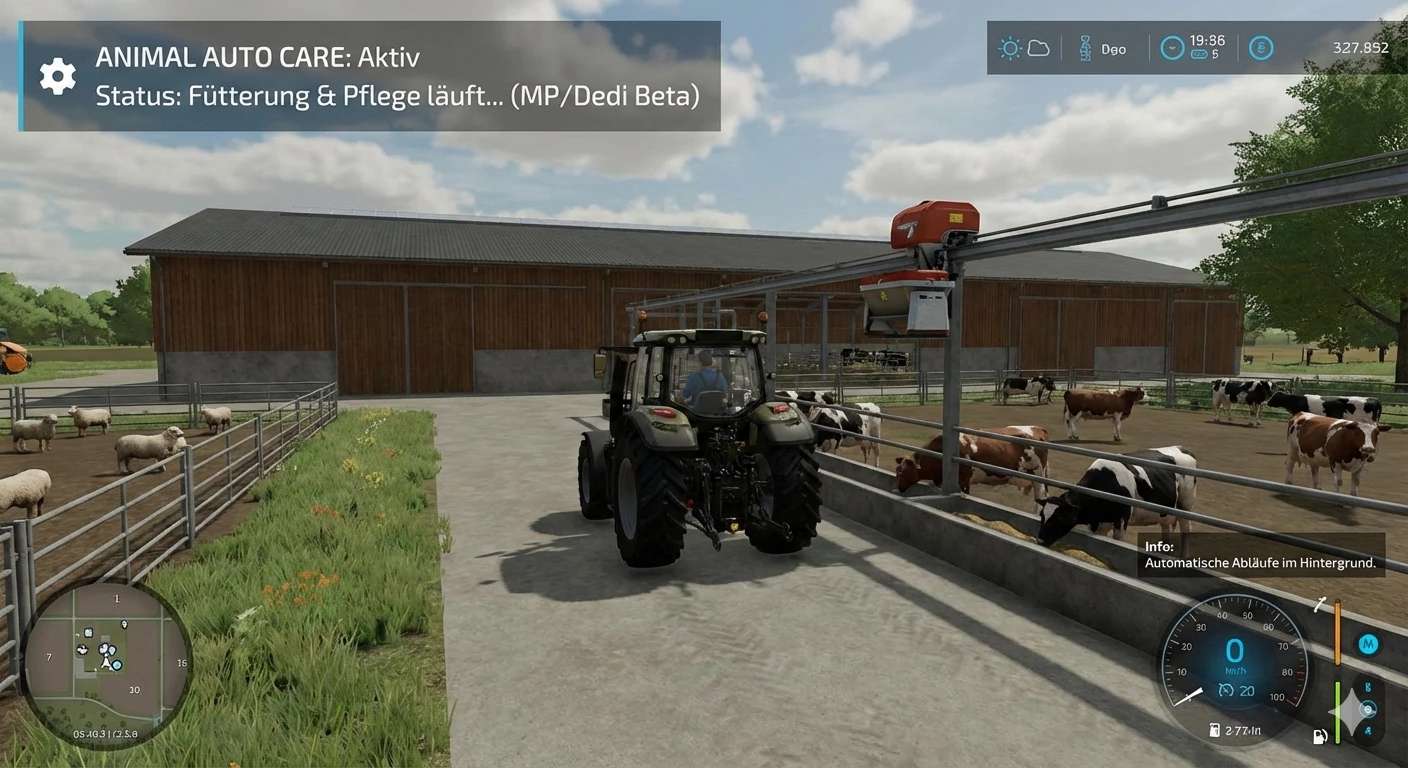1408x768 pixels.
Task: Click the cloud forecast icon
Action: tap(1038, 48)
